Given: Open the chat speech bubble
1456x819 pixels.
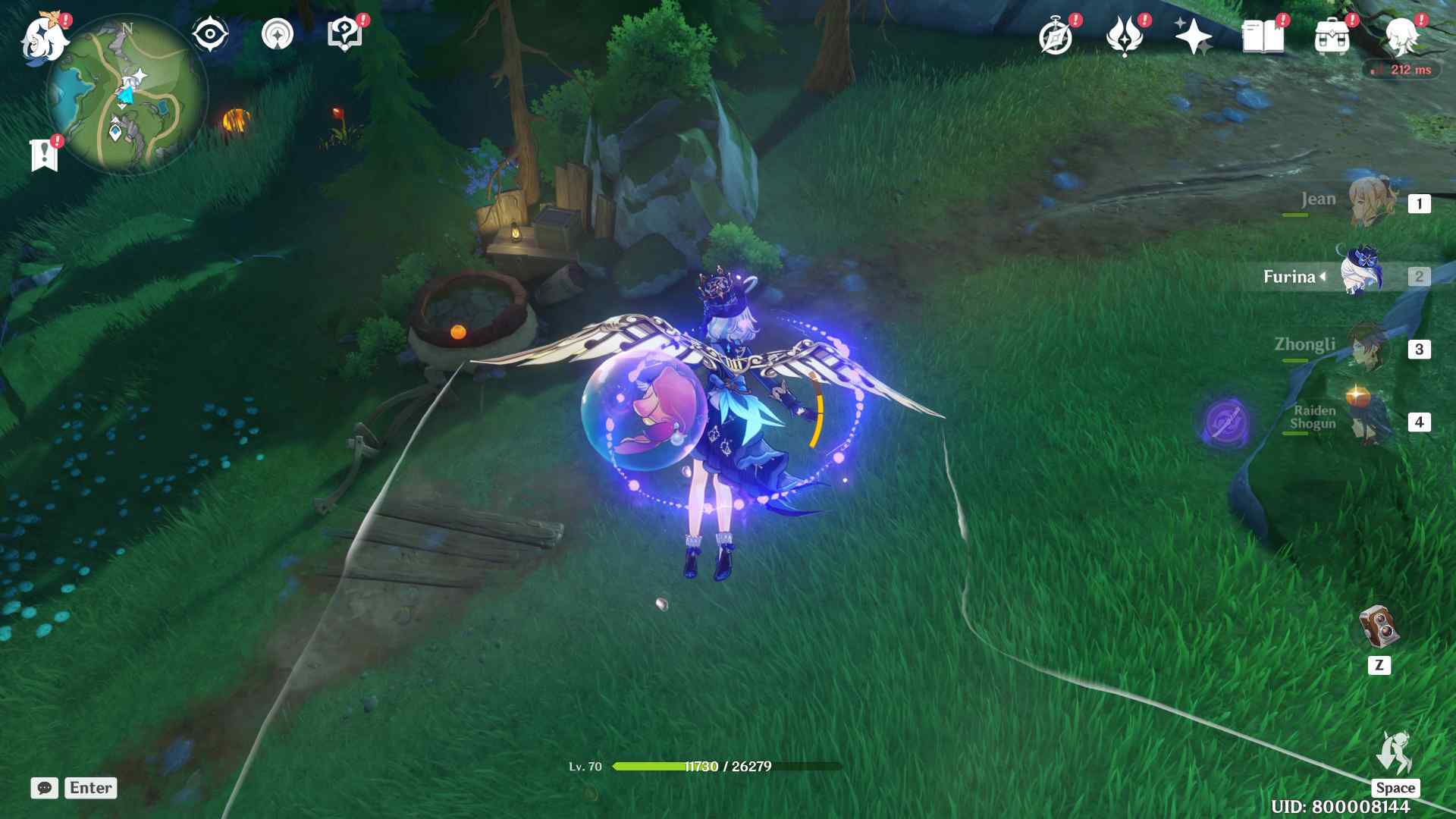Looking at the screenshot, I should tap(45, 788).
